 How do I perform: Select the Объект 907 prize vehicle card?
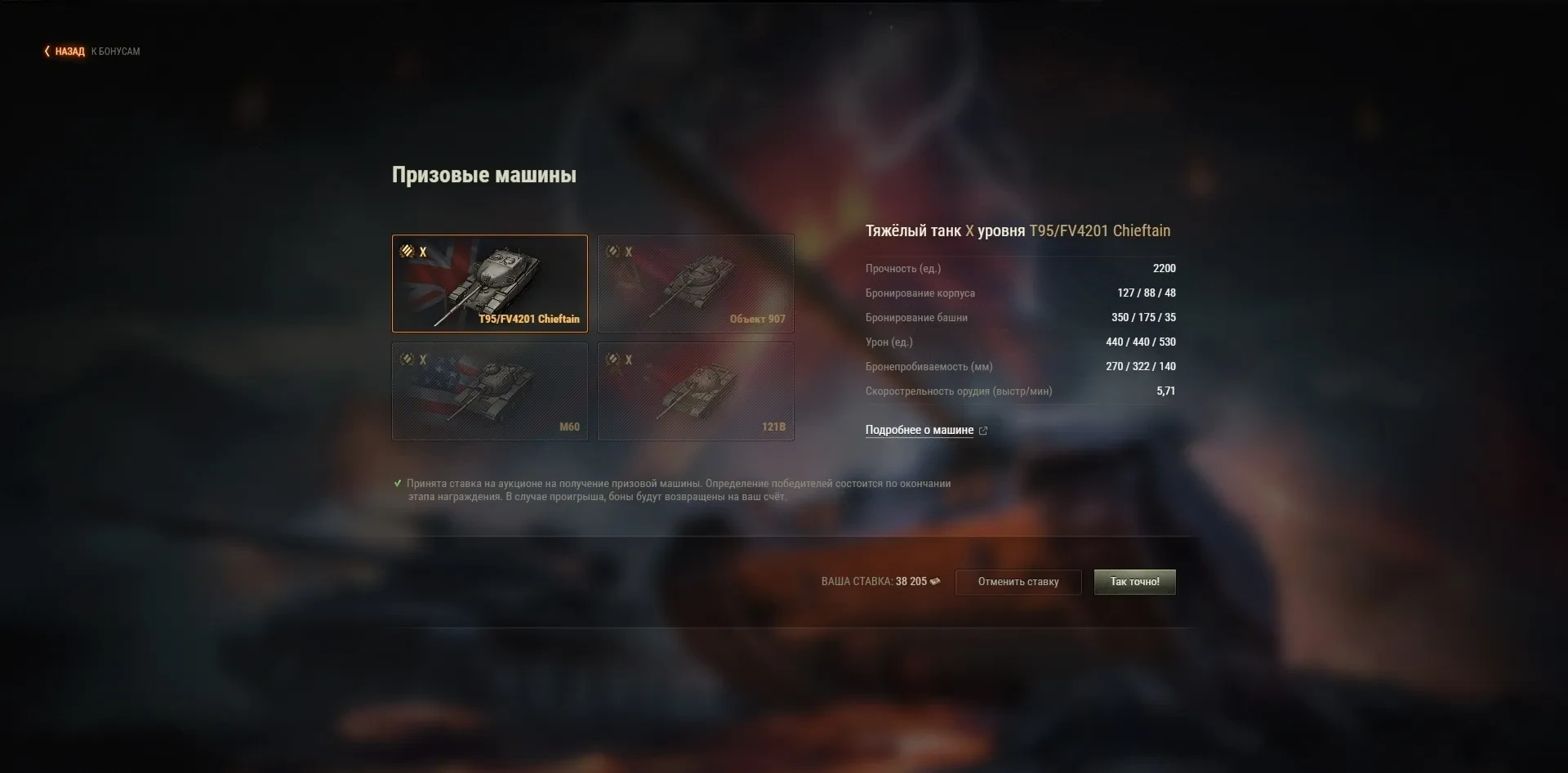point(696,284)
